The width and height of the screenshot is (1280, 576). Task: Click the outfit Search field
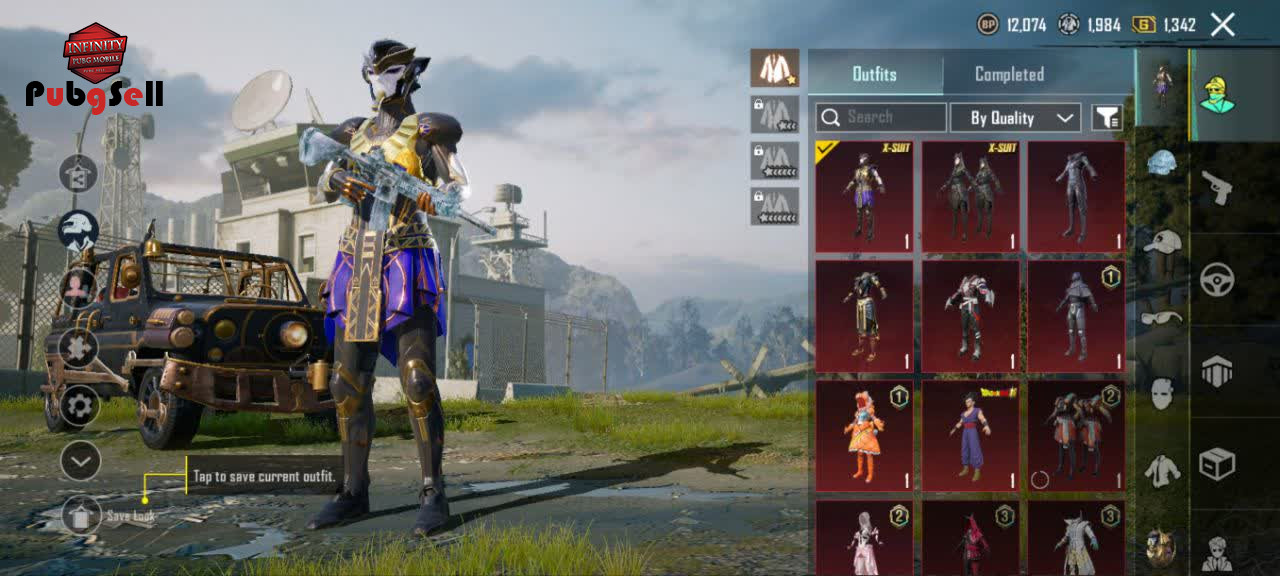click(881, 117)
